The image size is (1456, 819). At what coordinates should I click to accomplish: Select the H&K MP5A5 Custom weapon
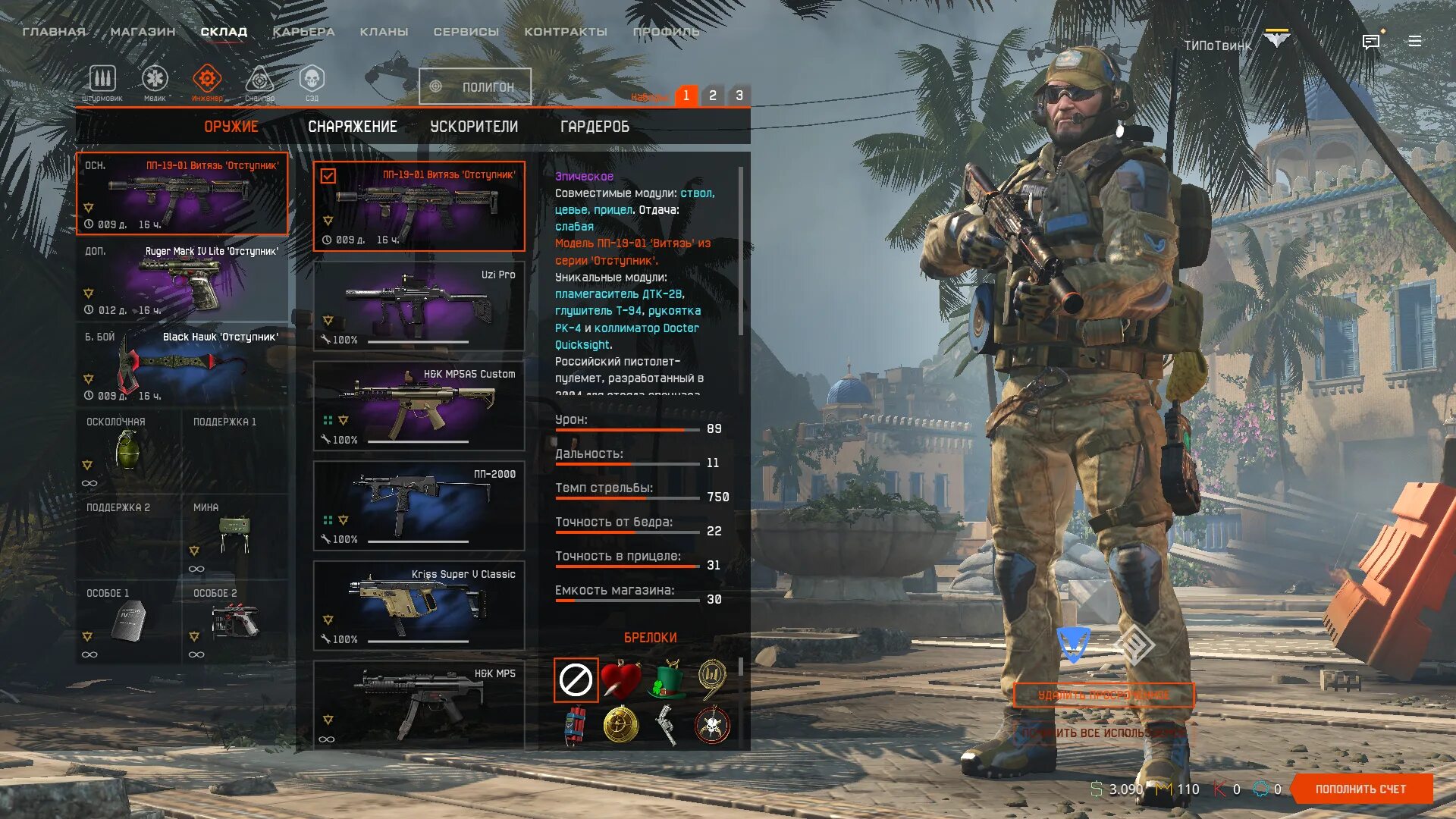[x=419, y=406]
